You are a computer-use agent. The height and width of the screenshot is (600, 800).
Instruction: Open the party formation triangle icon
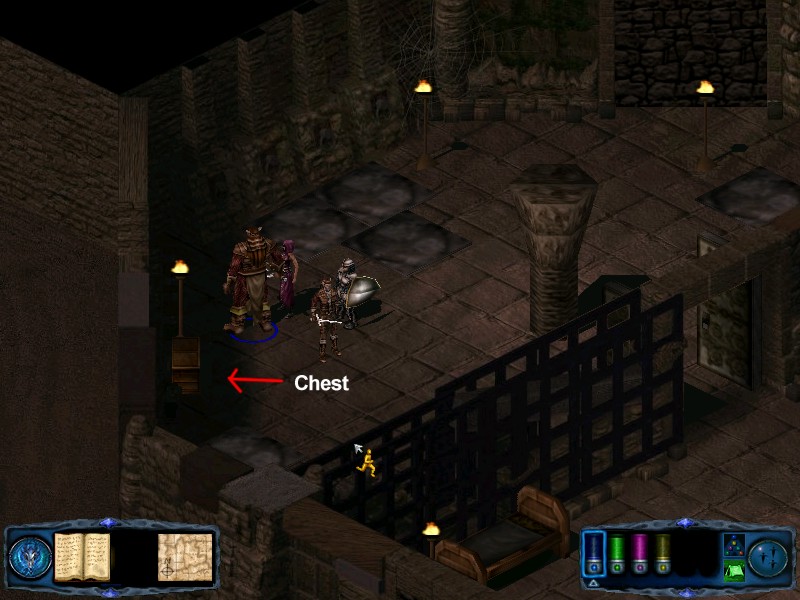[x=733, y=544]
